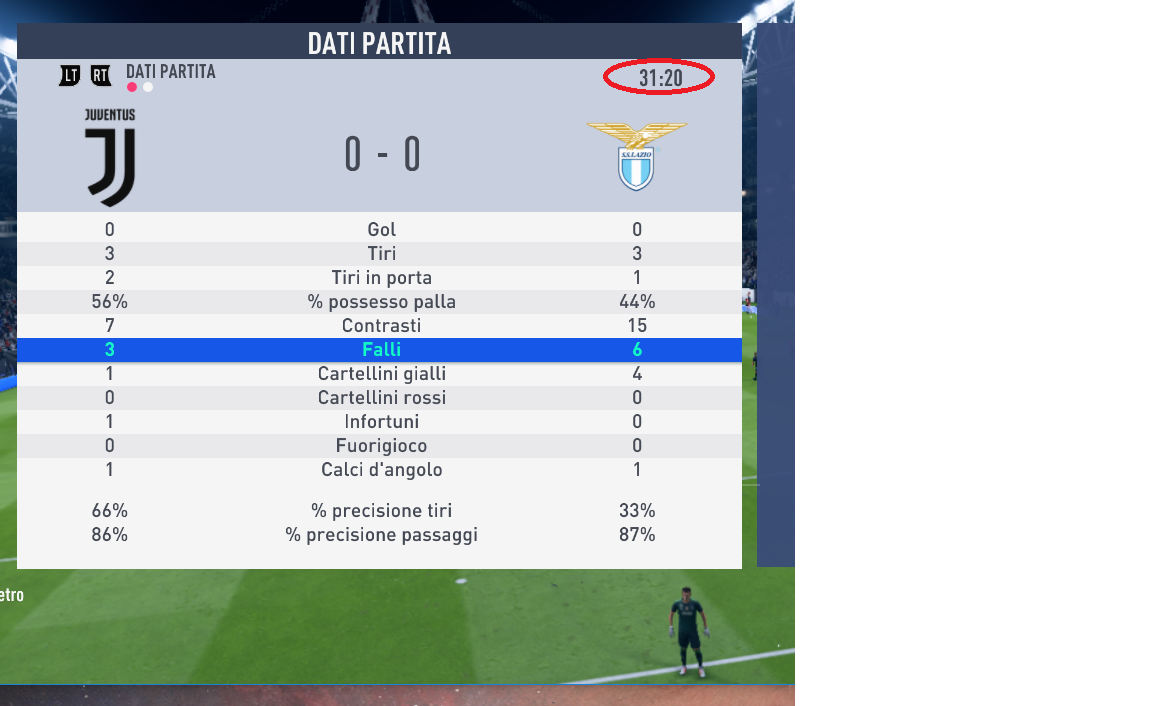Screen dimensions: 1152x706
Task: Select the Contrasti stats row
Action: (x=381, y=326)
